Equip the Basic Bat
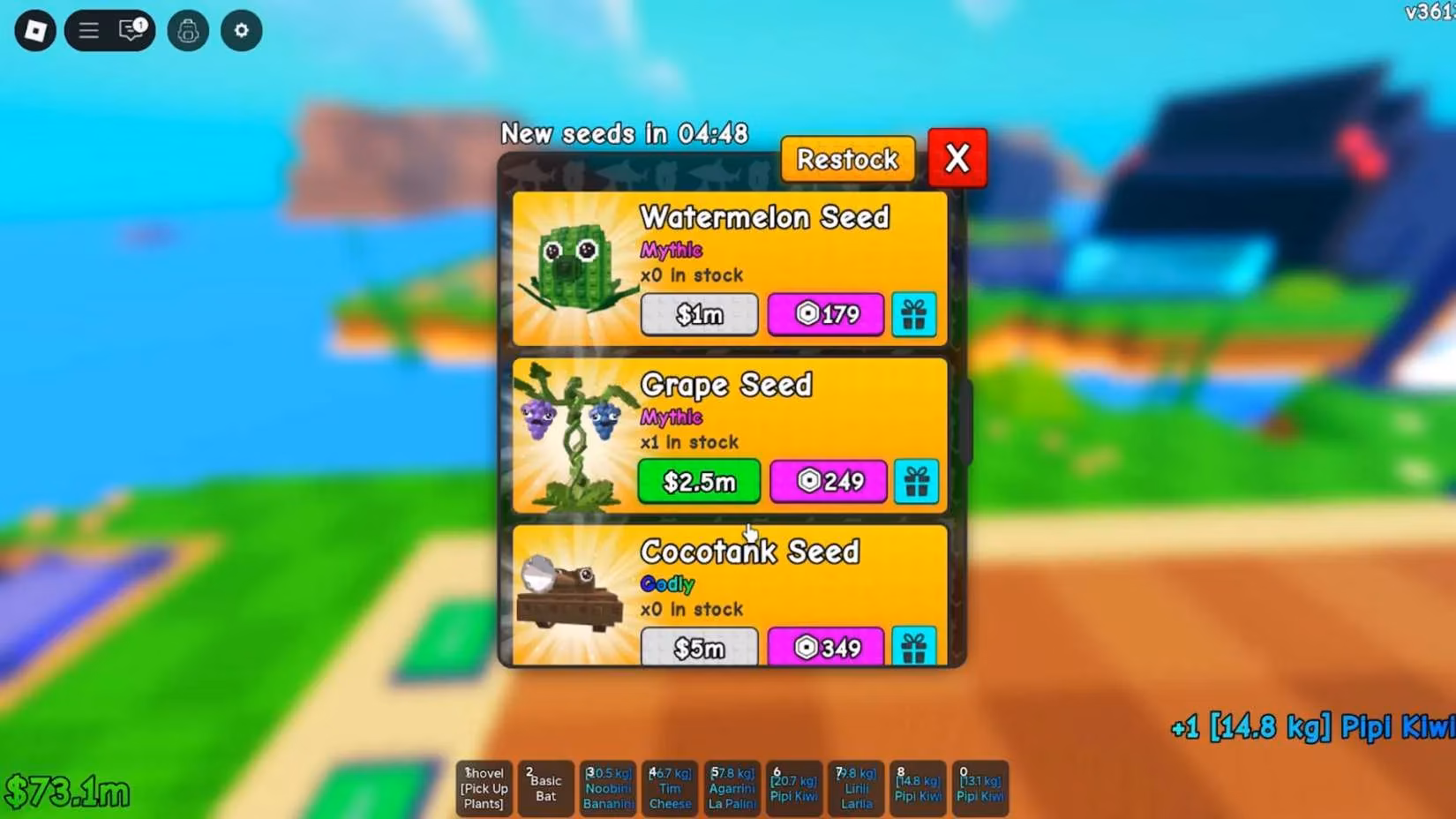The image size is (1456, 819). (x=545, y=787)
